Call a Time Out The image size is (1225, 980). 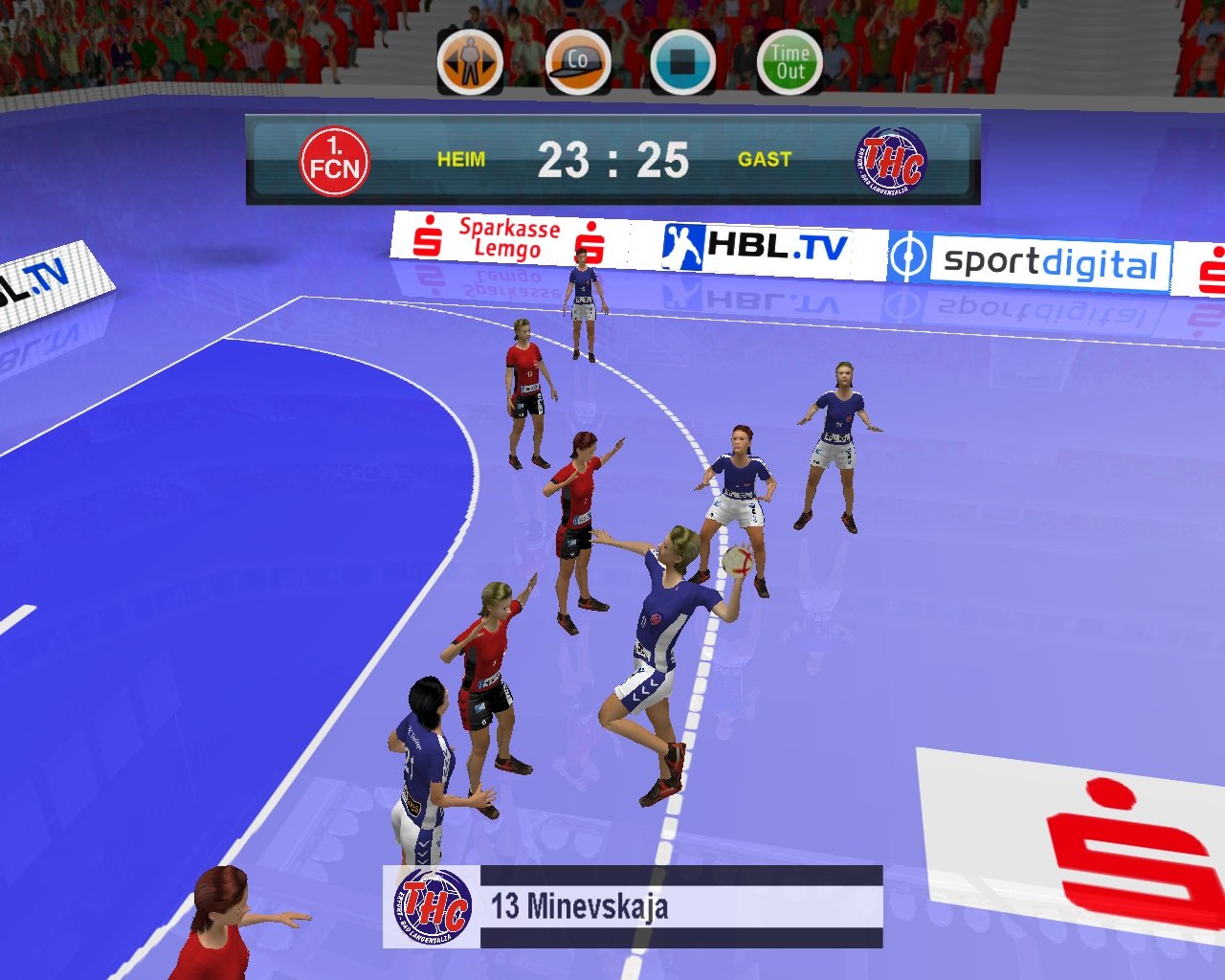790,63
